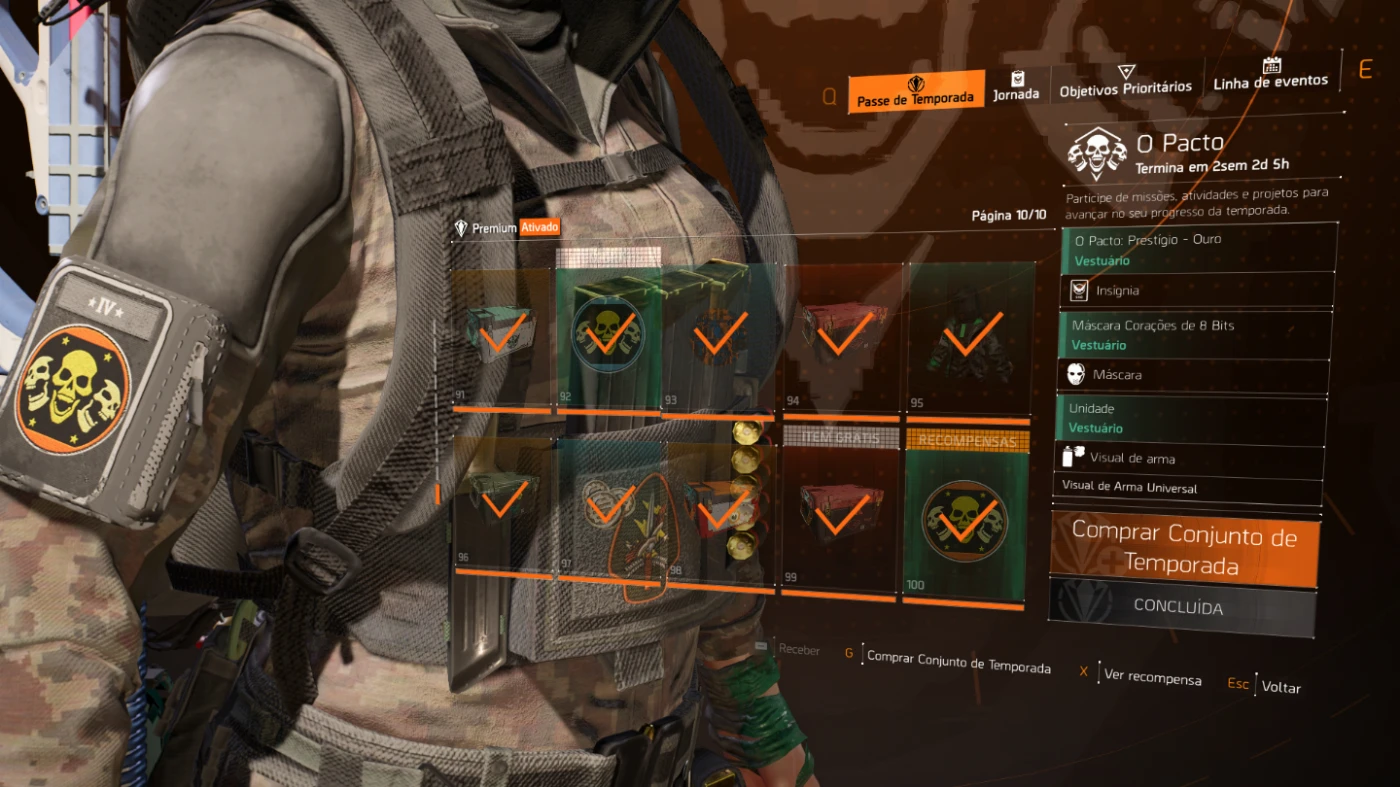The height and width of the screenshot is (787, 1400).
Task: Open the Jornada tab
Action: click(1015, 88)
